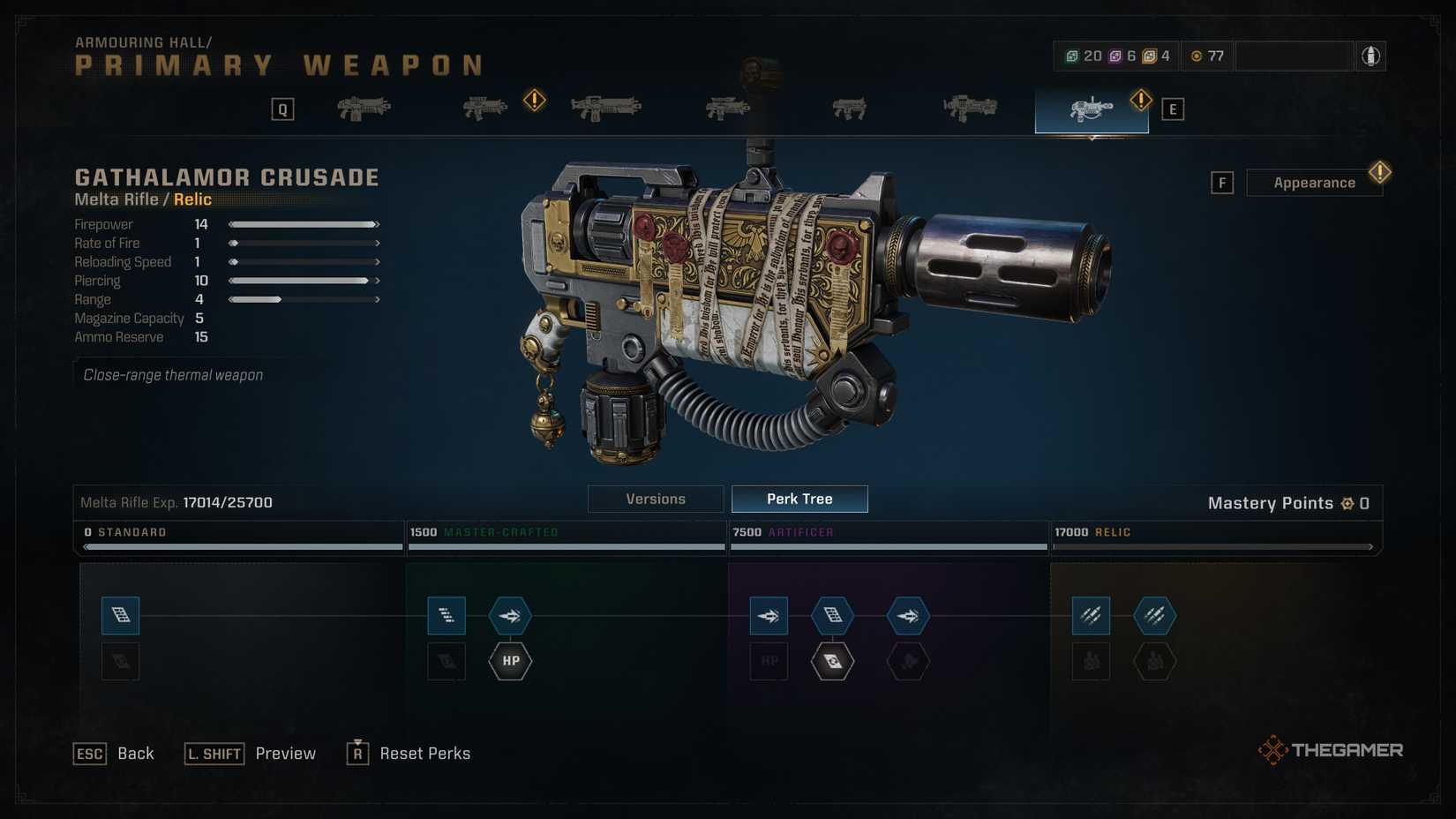Toggle the activated hexagon perk under Artificer tier

832,661
